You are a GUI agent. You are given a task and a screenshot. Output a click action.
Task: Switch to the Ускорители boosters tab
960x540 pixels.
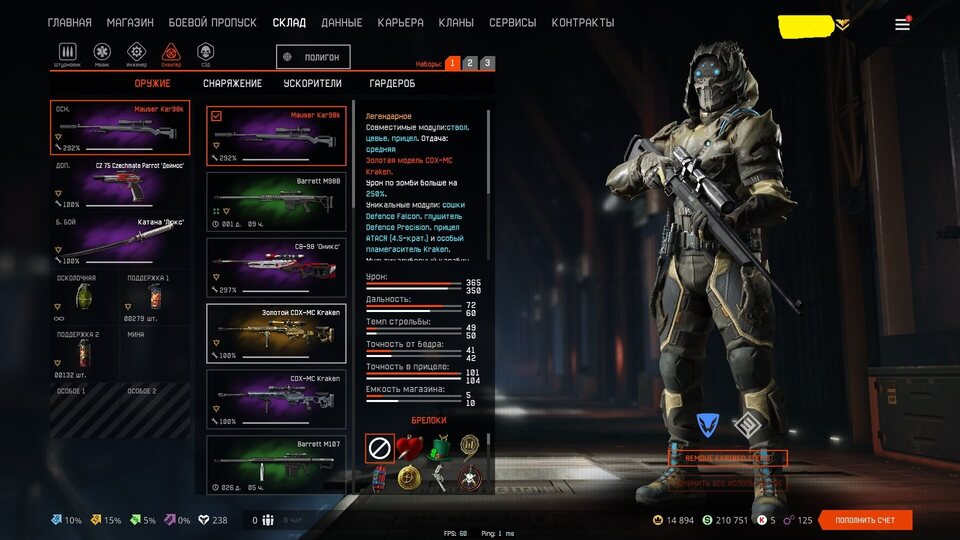pyautogui.click(x=312, y=84)
